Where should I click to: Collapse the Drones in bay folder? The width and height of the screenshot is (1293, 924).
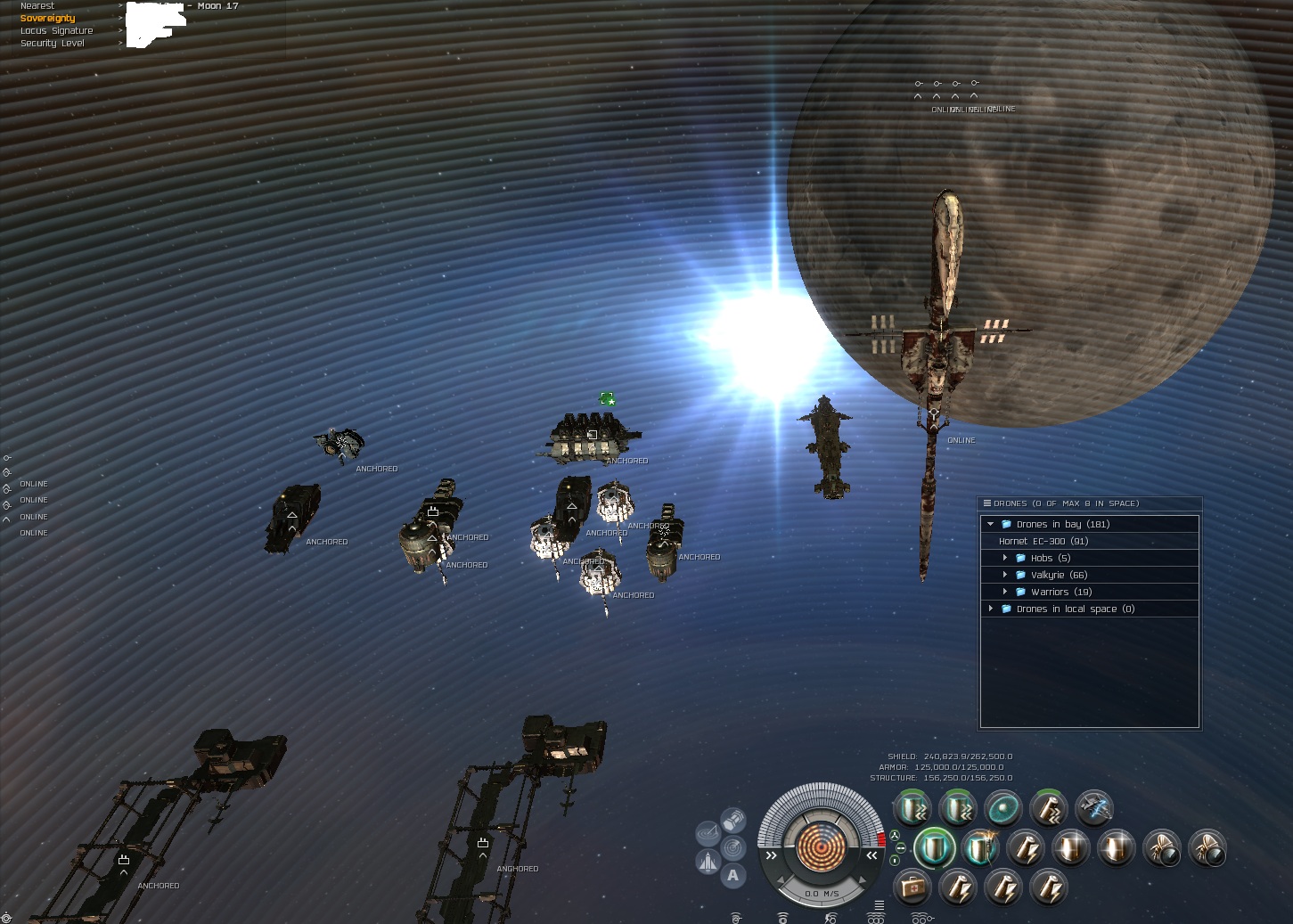click(990, 524)
